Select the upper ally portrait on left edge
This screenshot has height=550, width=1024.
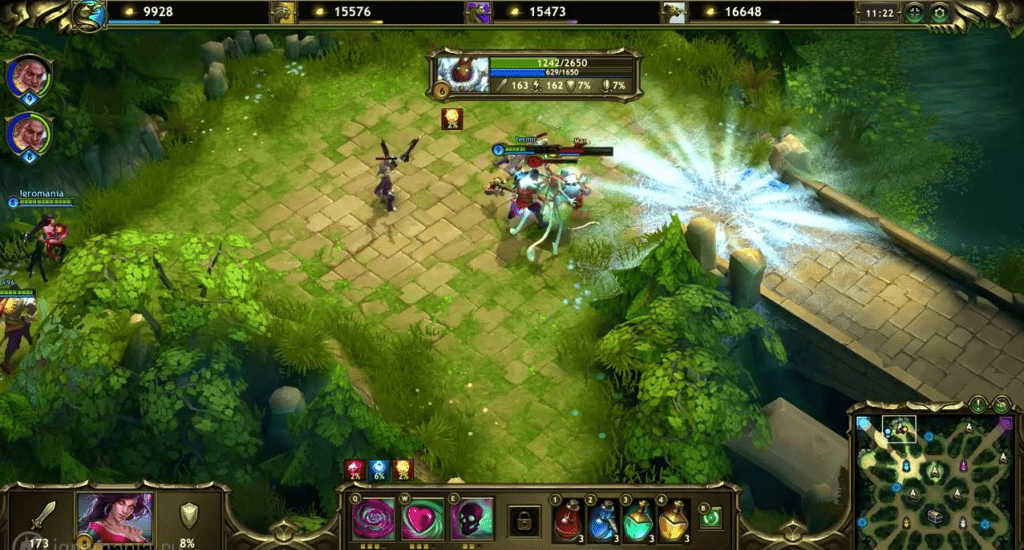(28, 76)
